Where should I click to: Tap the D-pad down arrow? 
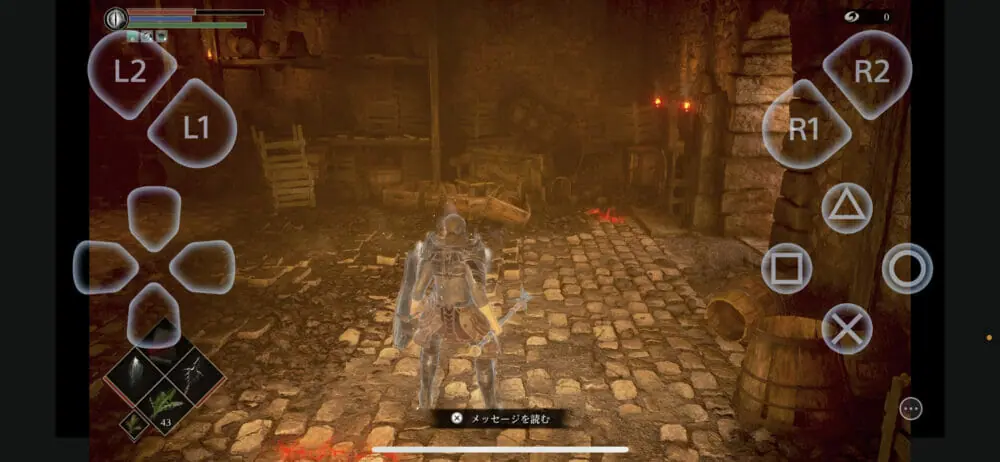pyautogui.click(x=154, y=312)
